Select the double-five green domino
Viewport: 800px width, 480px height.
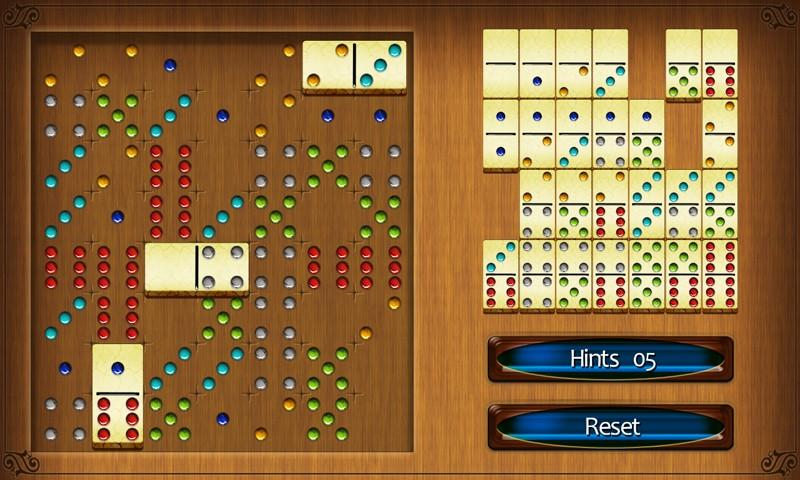pos(647,274)
